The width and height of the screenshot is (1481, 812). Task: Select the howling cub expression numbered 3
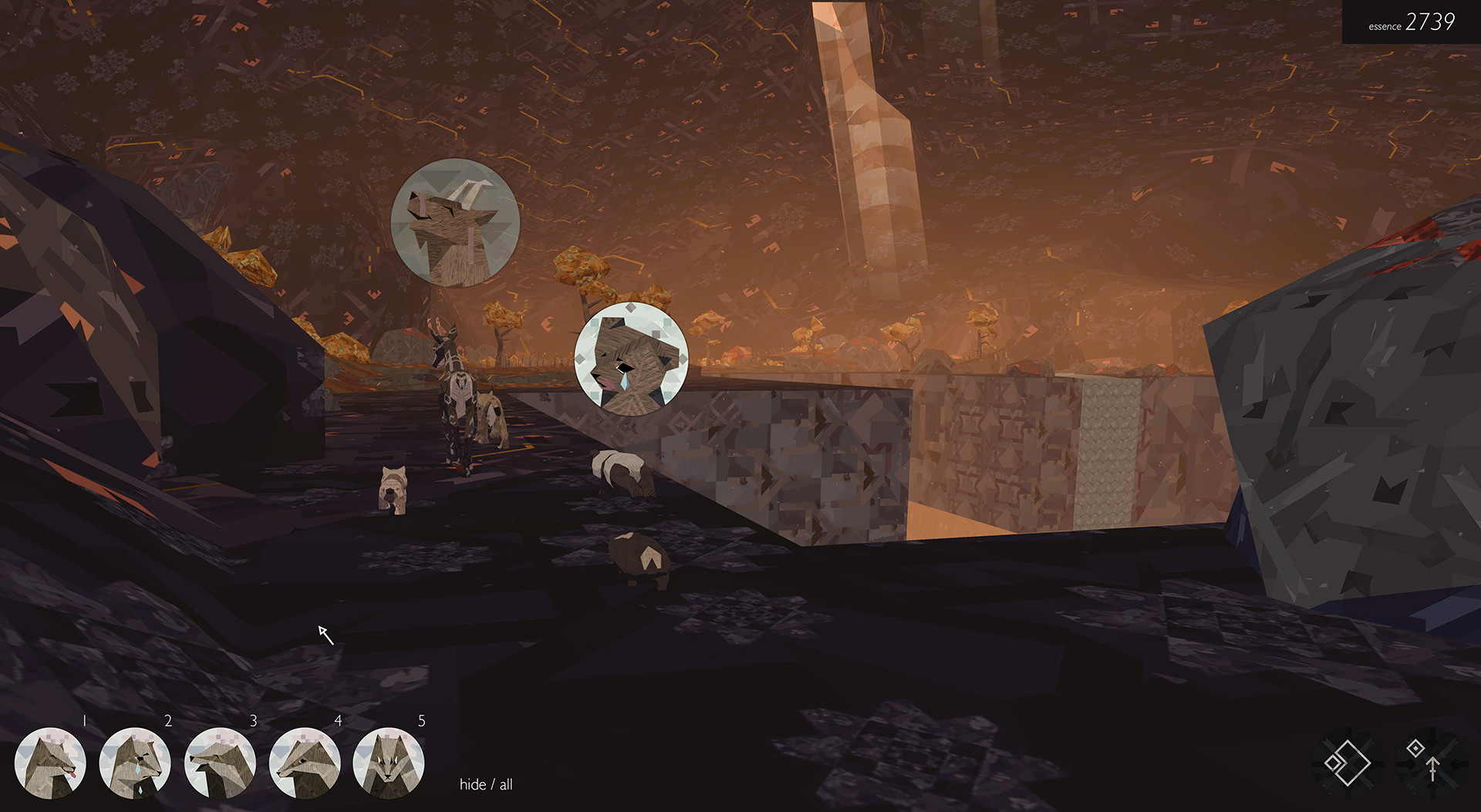(220, 763)
